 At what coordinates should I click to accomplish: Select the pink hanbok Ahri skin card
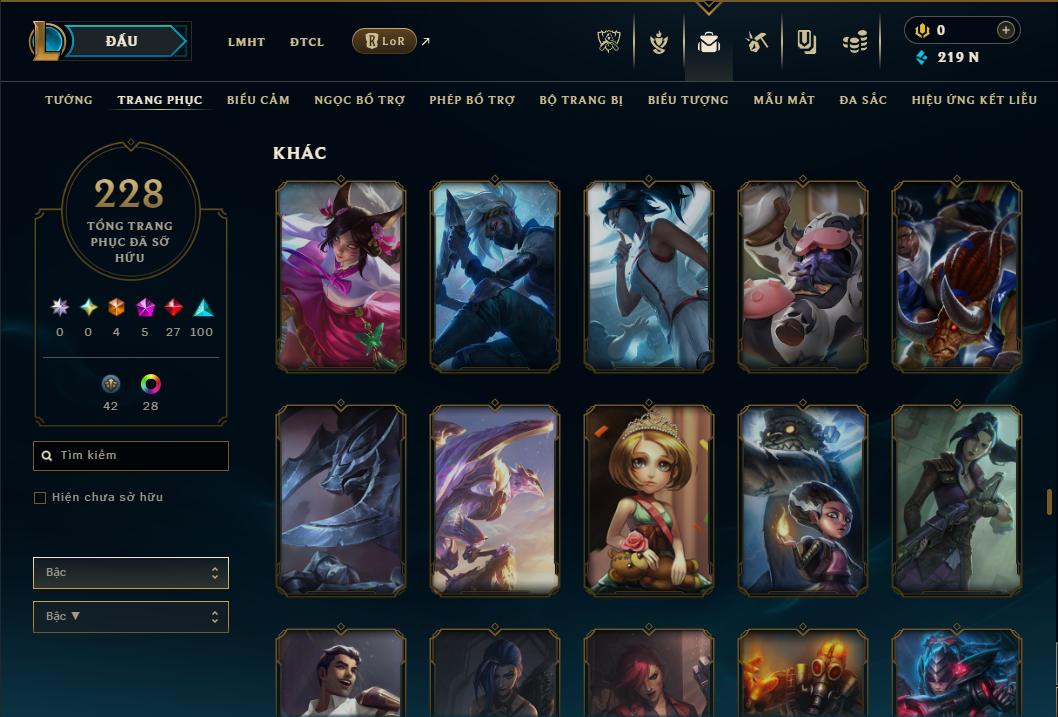(x=340, y=277)
